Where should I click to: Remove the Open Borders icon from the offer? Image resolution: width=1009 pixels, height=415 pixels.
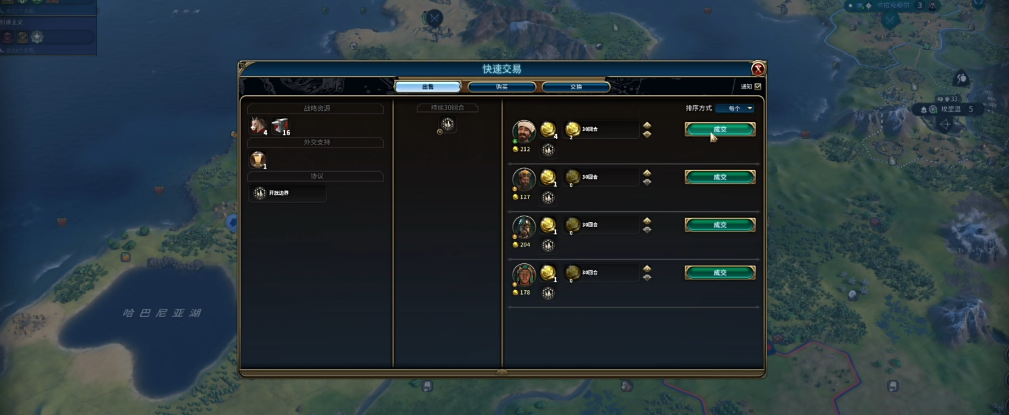pyautogui.click(x=447, y=125)
